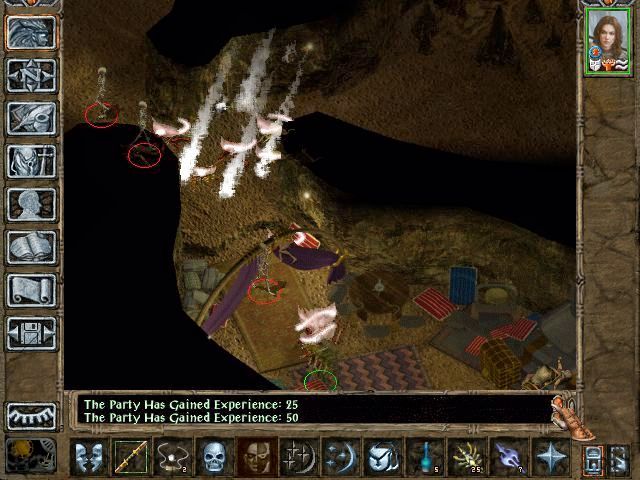The height and width of the screenshot is (480, 640).
Task: Open the character record bust icon
Action: click(31, 203)
